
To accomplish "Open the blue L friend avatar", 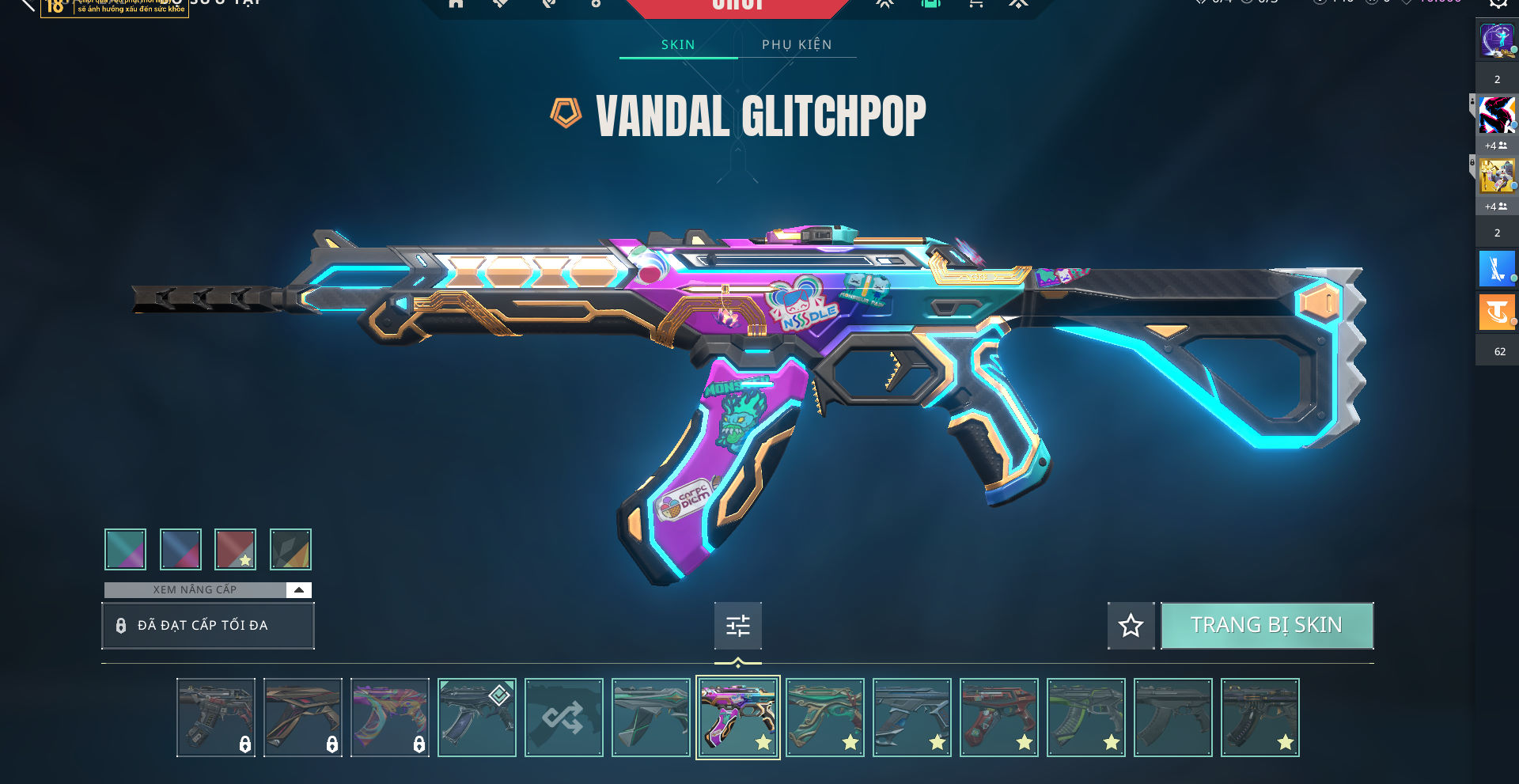I will coord(1496,269).
